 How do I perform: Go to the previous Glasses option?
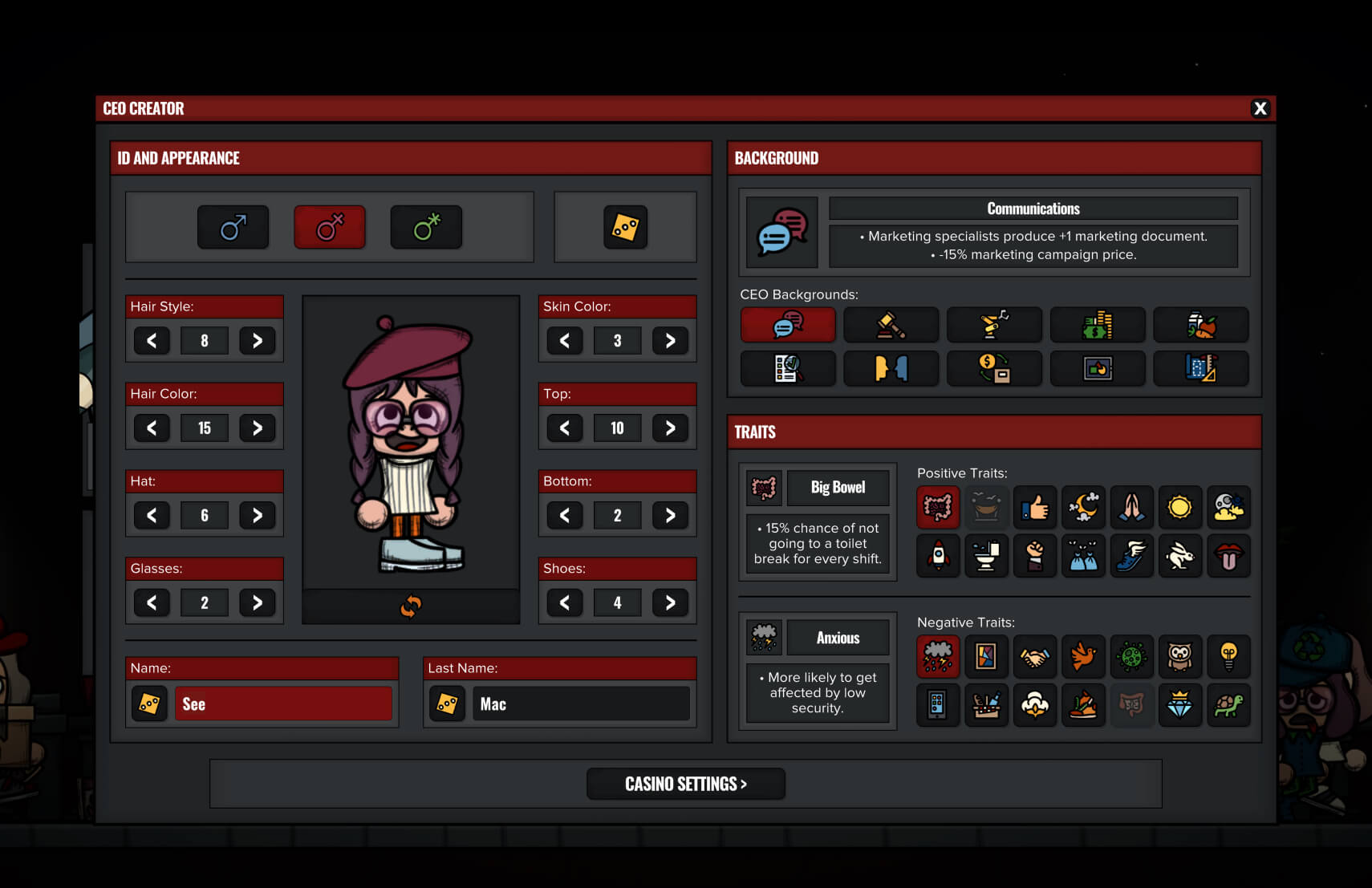click(152, 603)
